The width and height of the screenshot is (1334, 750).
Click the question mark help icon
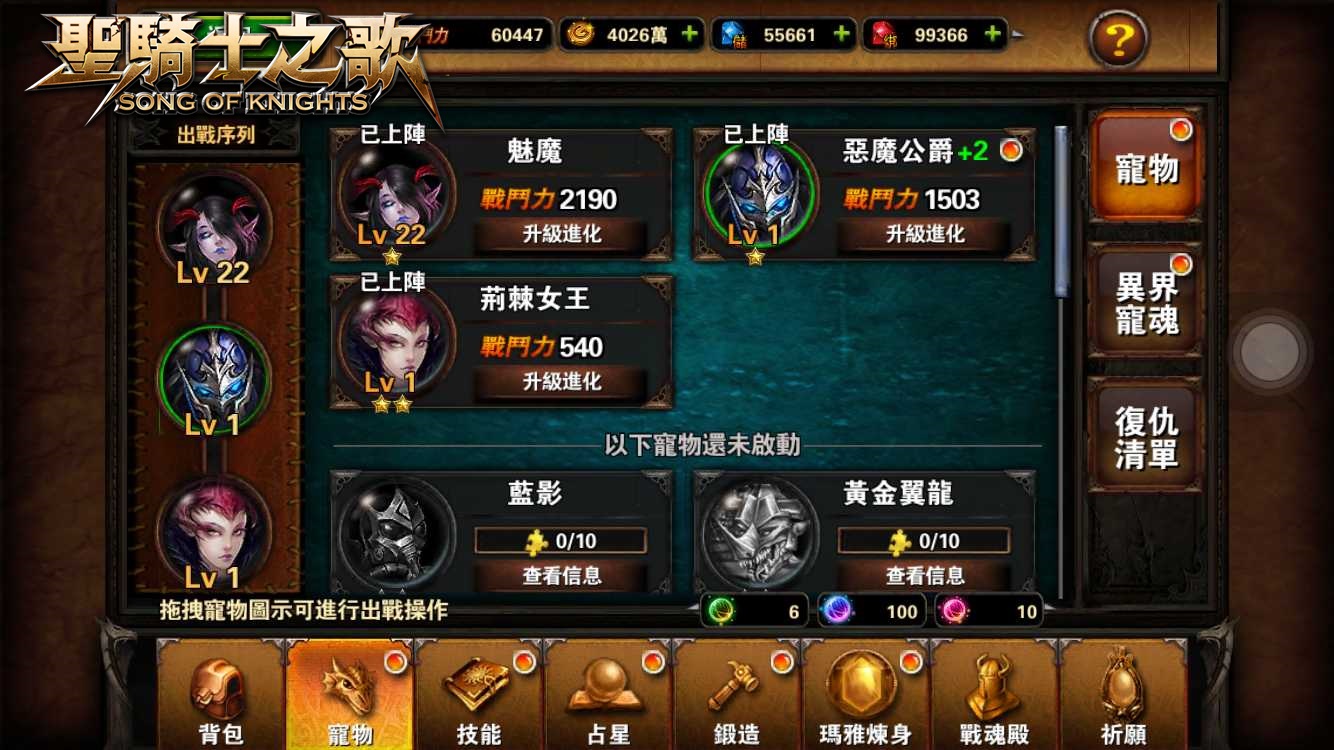point(1117,40)
